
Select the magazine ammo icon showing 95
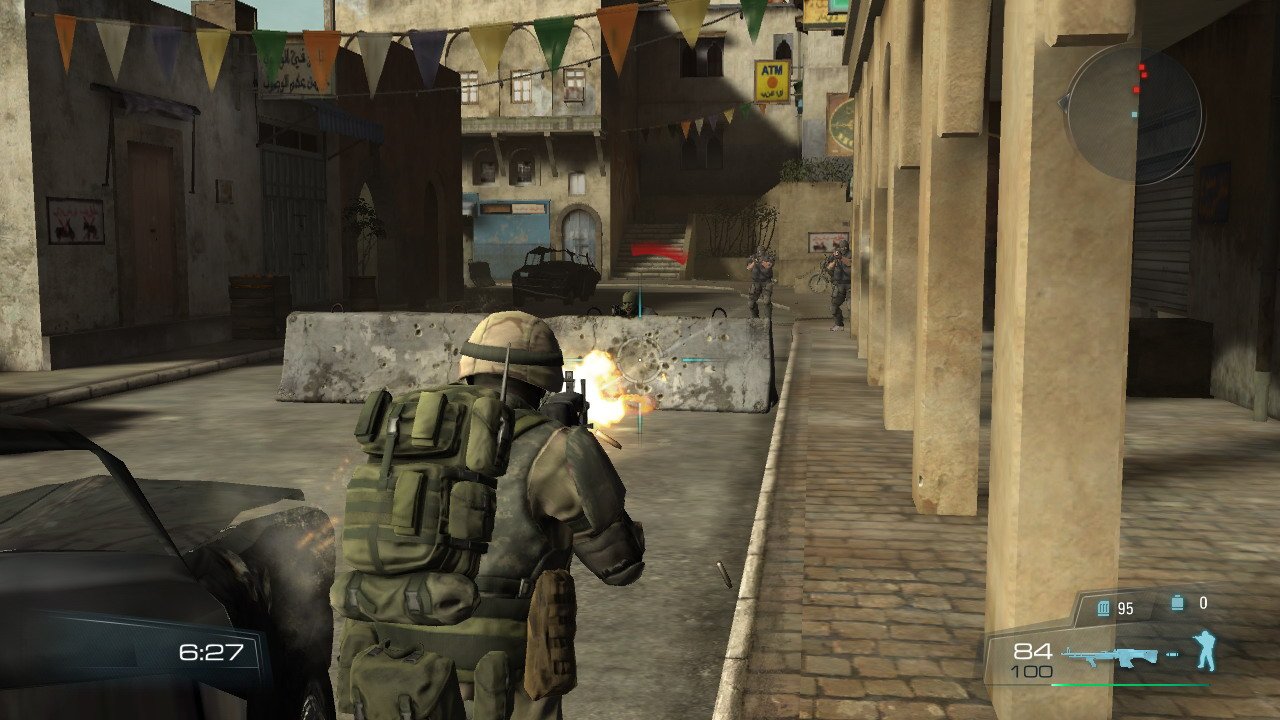tap(1103, 607)
